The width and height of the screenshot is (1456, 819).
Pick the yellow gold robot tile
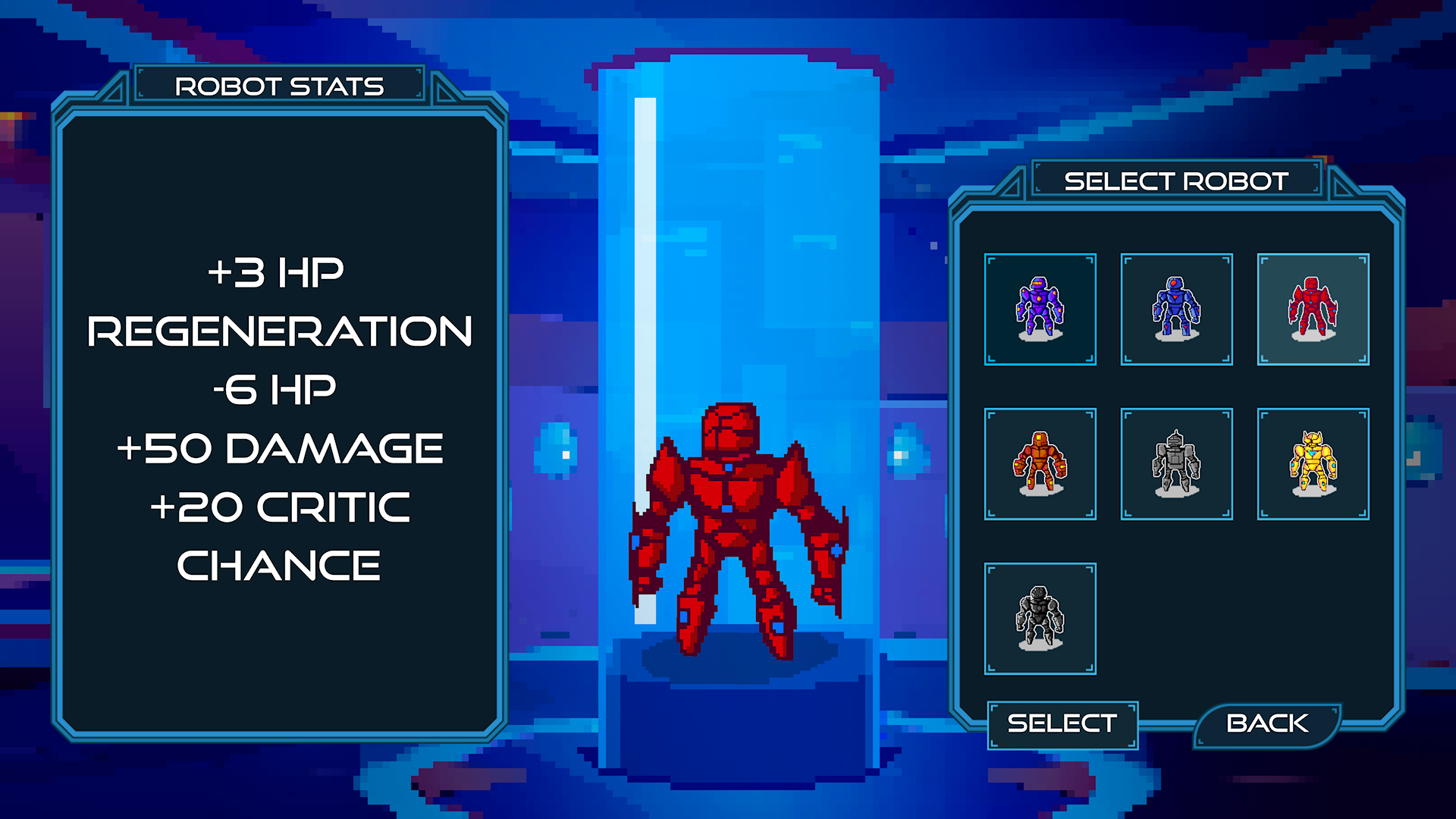click(x=1313, y=464)
